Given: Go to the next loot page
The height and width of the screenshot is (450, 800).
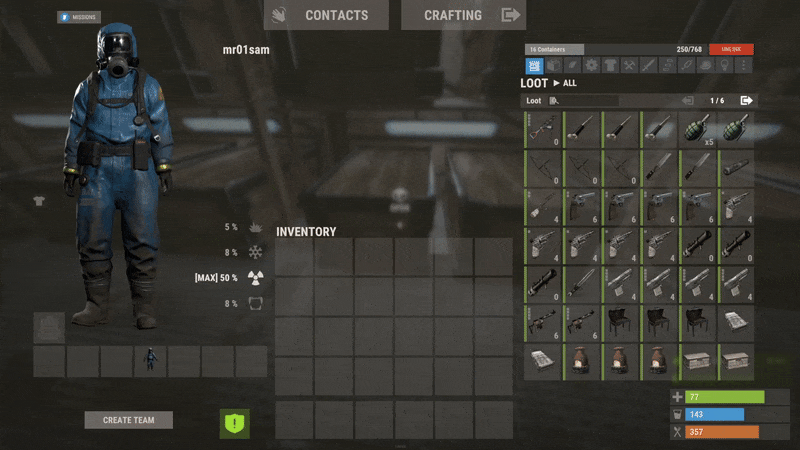Looking at the screenshot, I should click(746, 101).
